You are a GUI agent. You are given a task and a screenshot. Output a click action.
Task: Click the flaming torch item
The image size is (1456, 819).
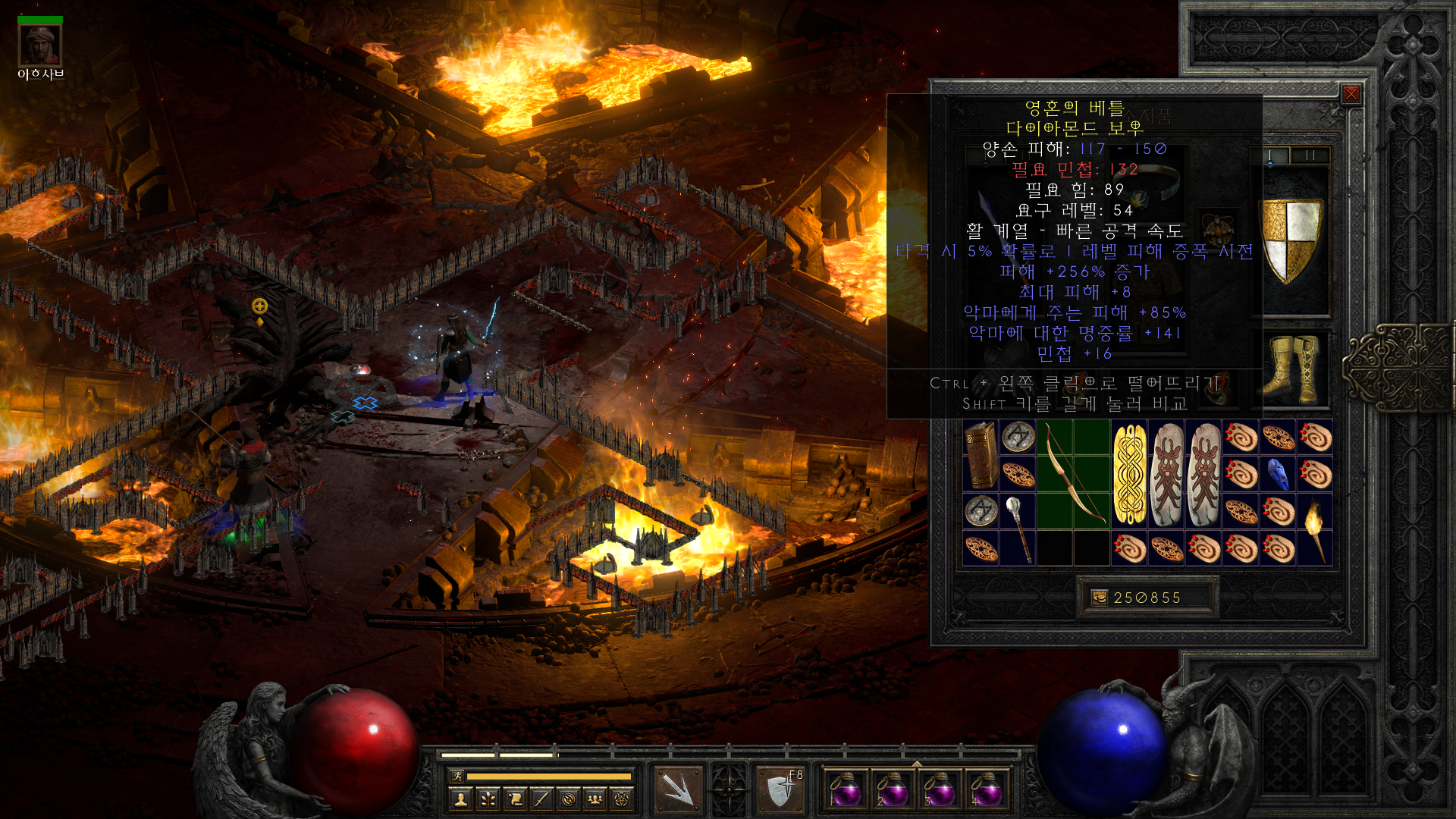click(1314, 529)
